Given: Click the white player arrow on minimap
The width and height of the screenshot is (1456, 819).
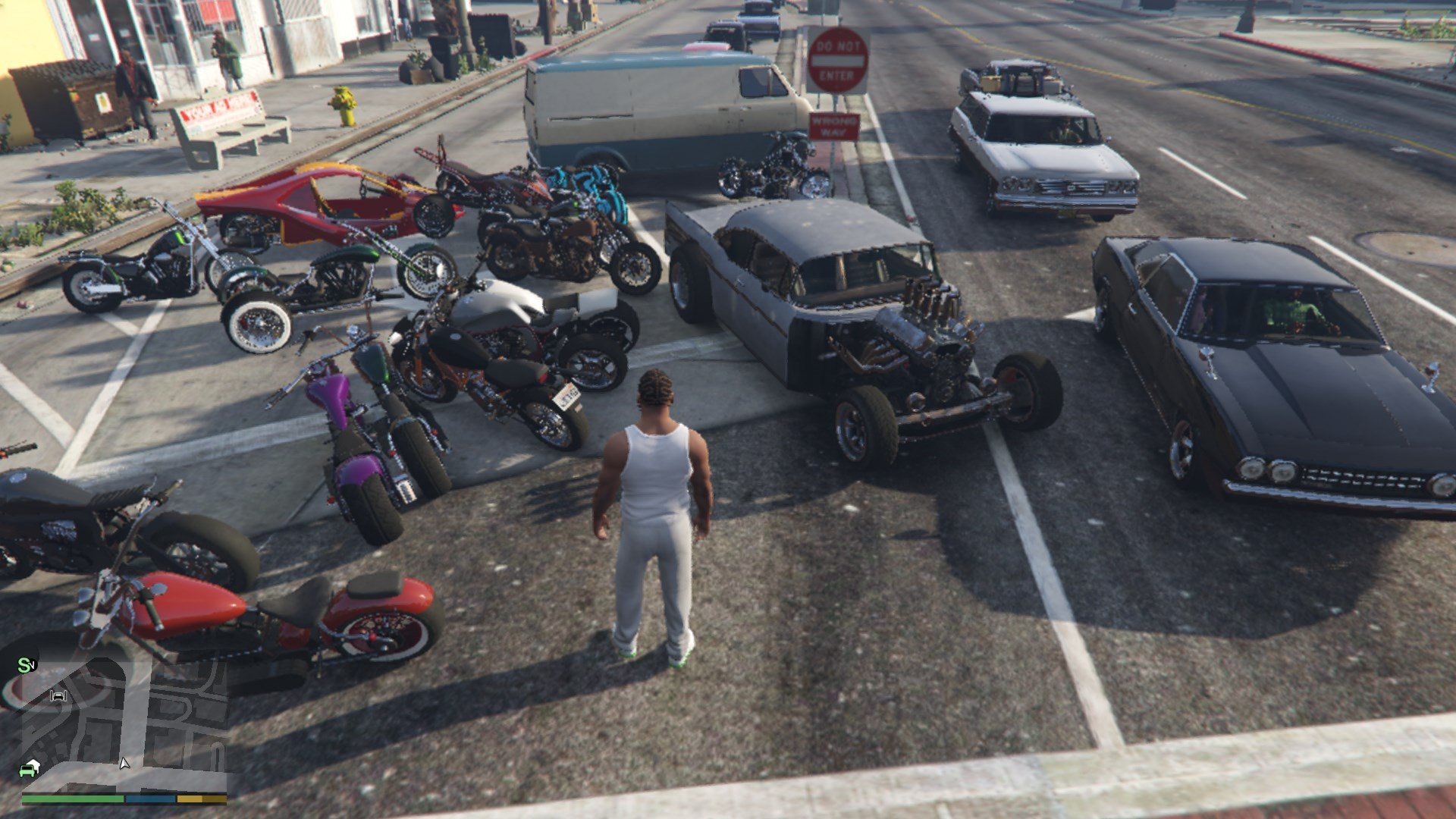Looking at the screenshot, I should click(124, 763).
